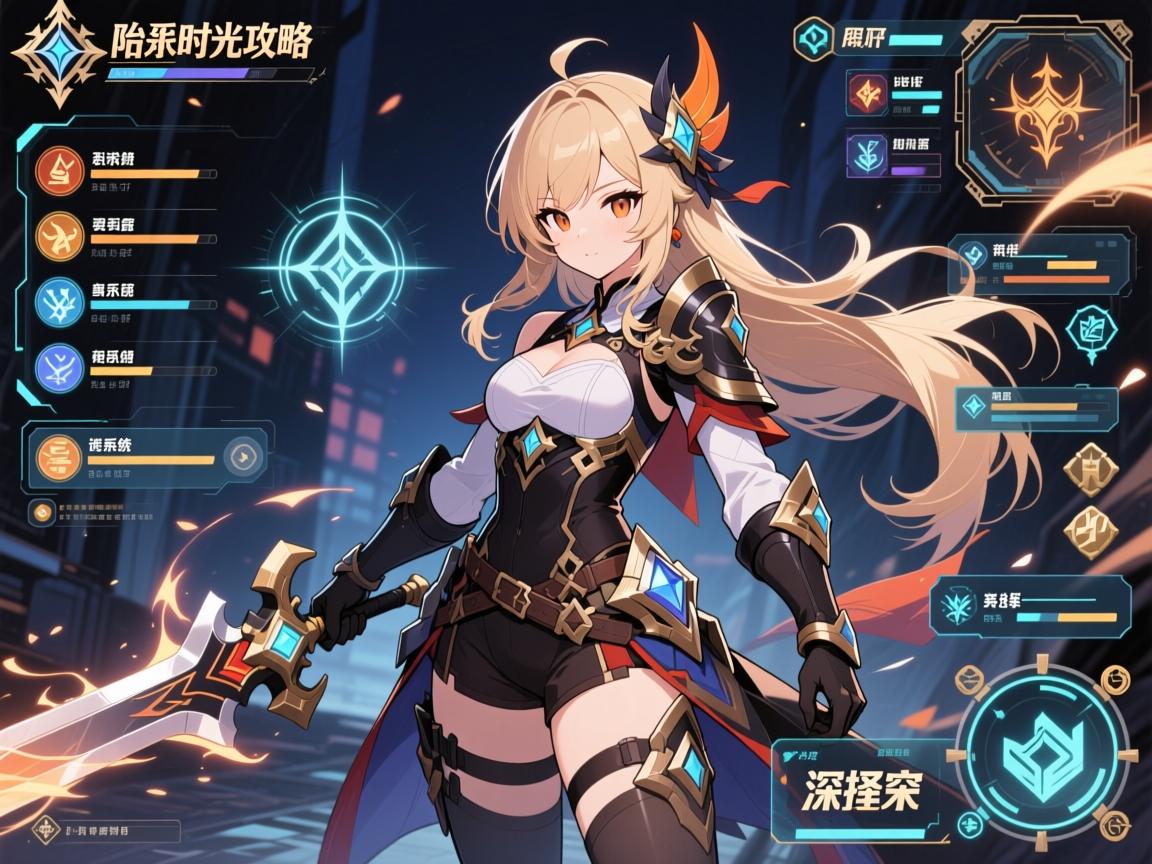The width and height of the screenshot is (1152, 864).
Task: Click the small cyan round icon below the big dial
Action: point(968,825)
